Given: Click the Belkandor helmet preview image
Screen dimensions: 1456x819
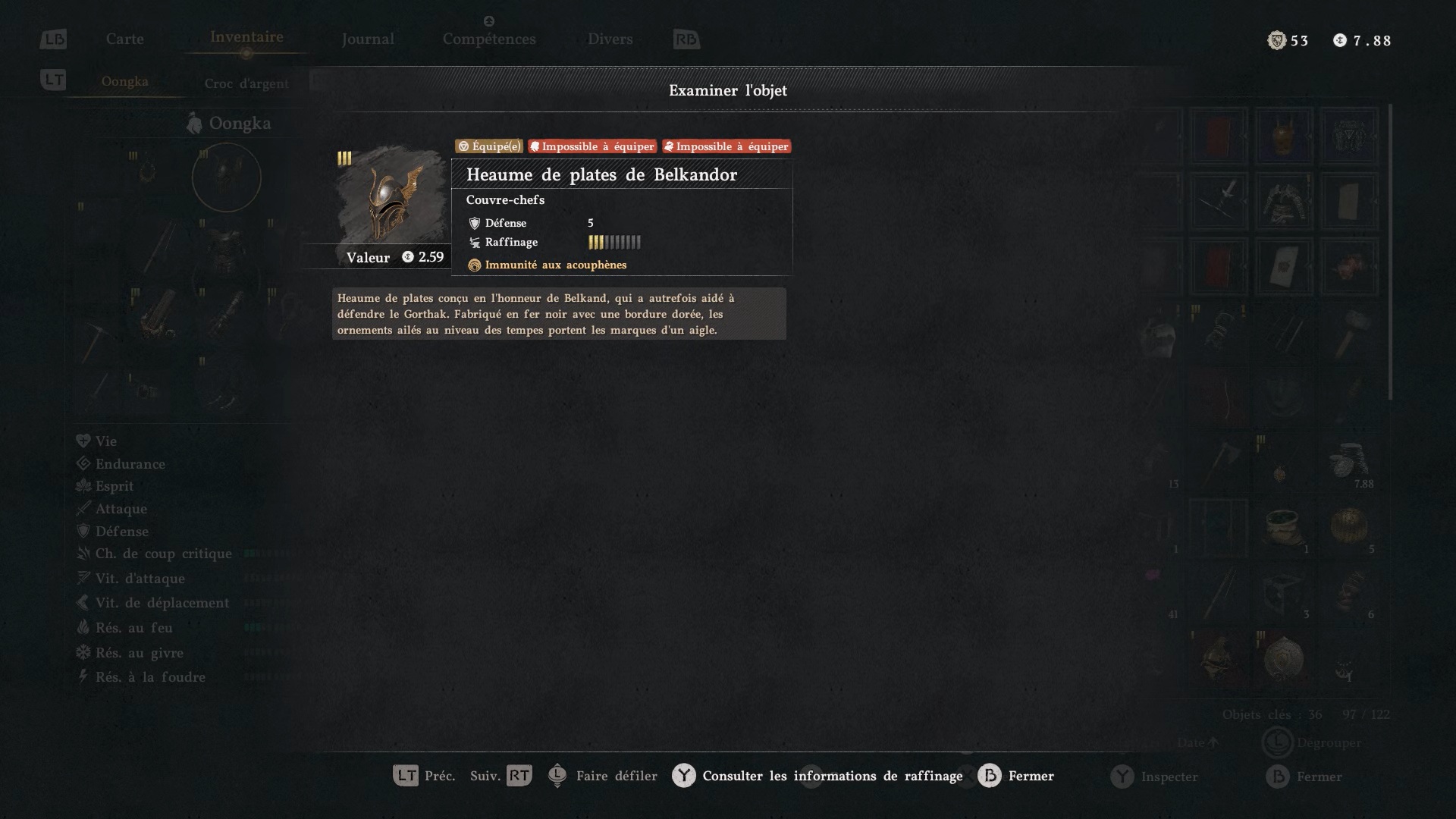Looking at the screenshot, I should [391, 197].
